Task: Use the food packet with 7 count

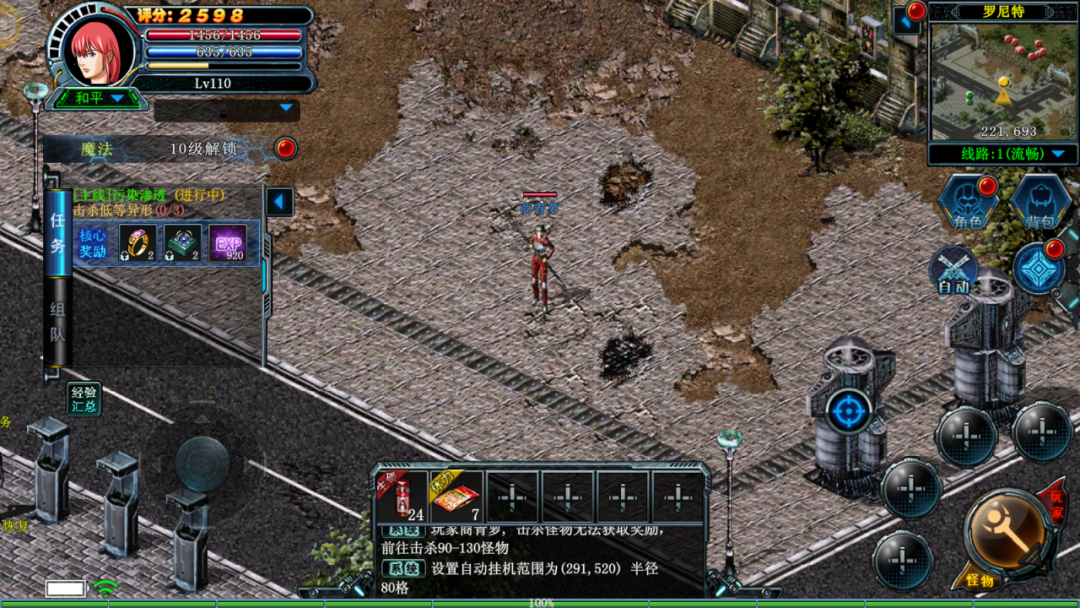Action: (x=457, y=496)
